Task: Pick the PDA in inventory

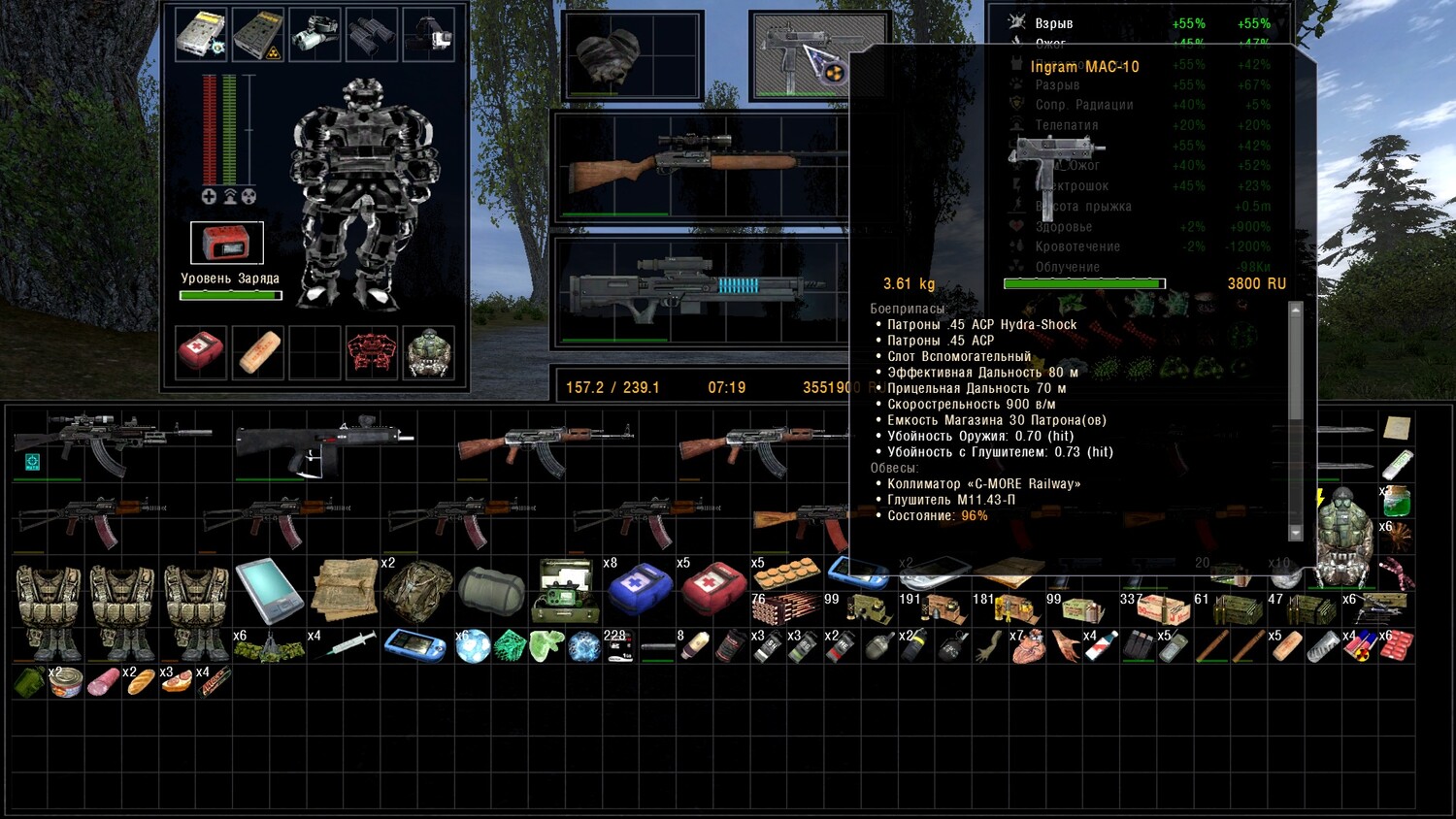Action: pos(269,588)
